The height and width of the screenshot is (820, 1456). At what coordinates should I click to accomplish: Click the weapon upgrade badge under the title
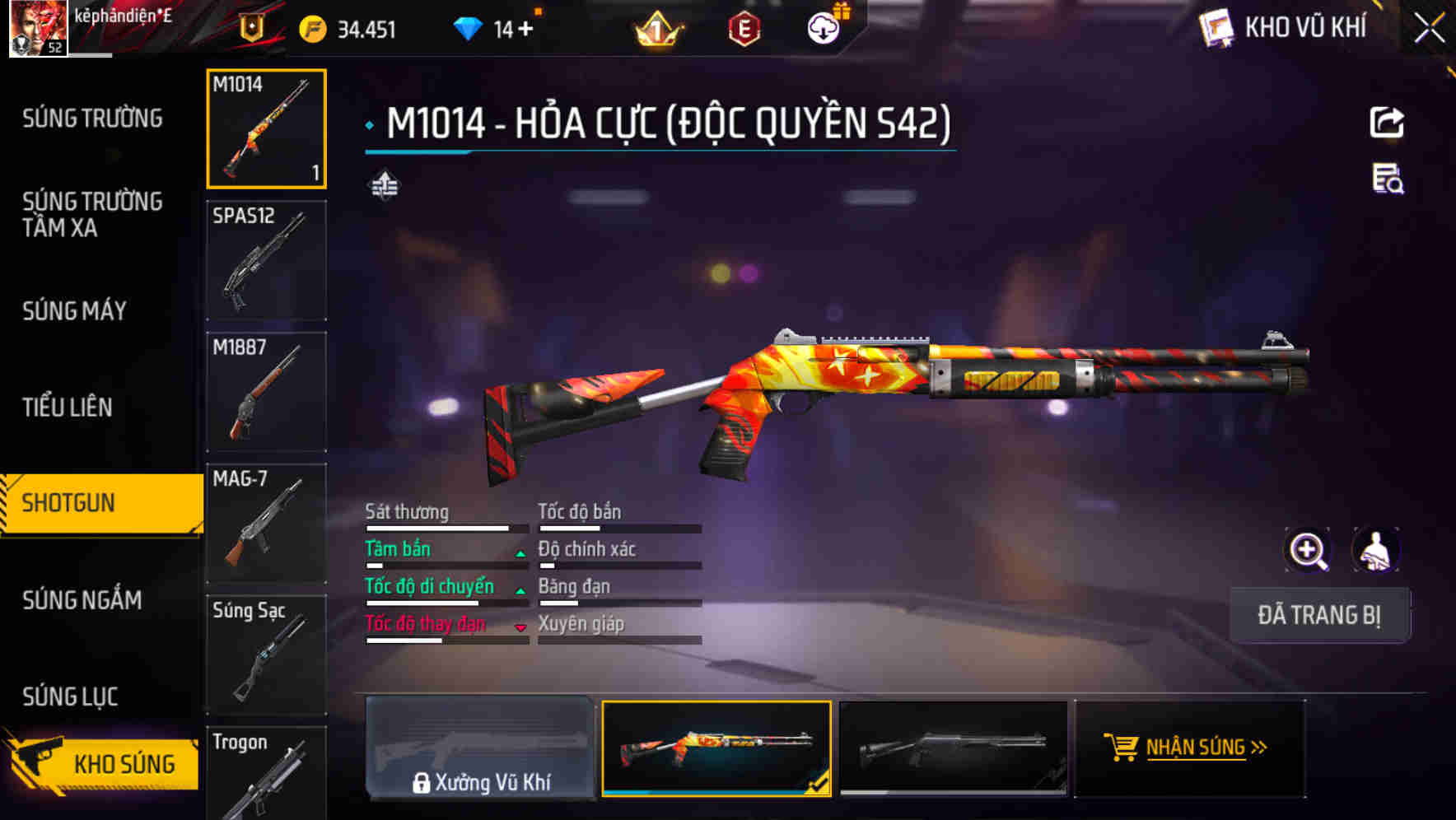(383, 185)
